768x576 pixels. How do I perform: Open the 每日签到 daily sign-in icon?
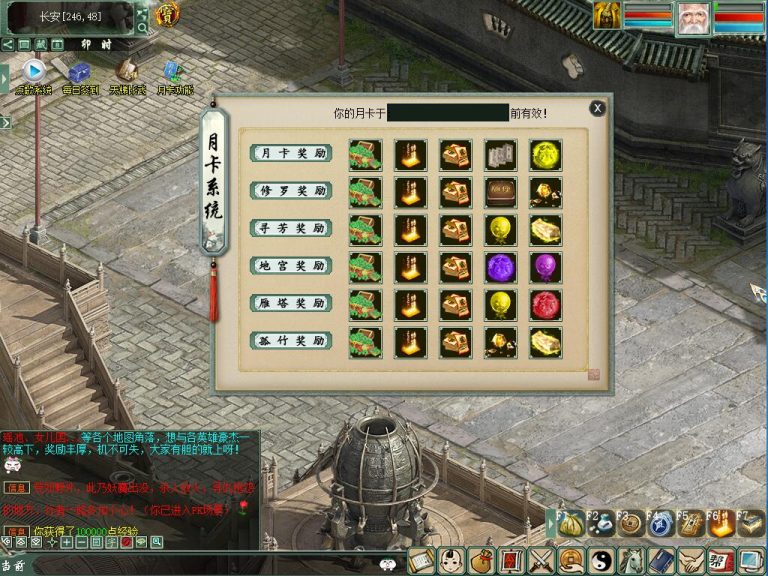tap(78, 72)
